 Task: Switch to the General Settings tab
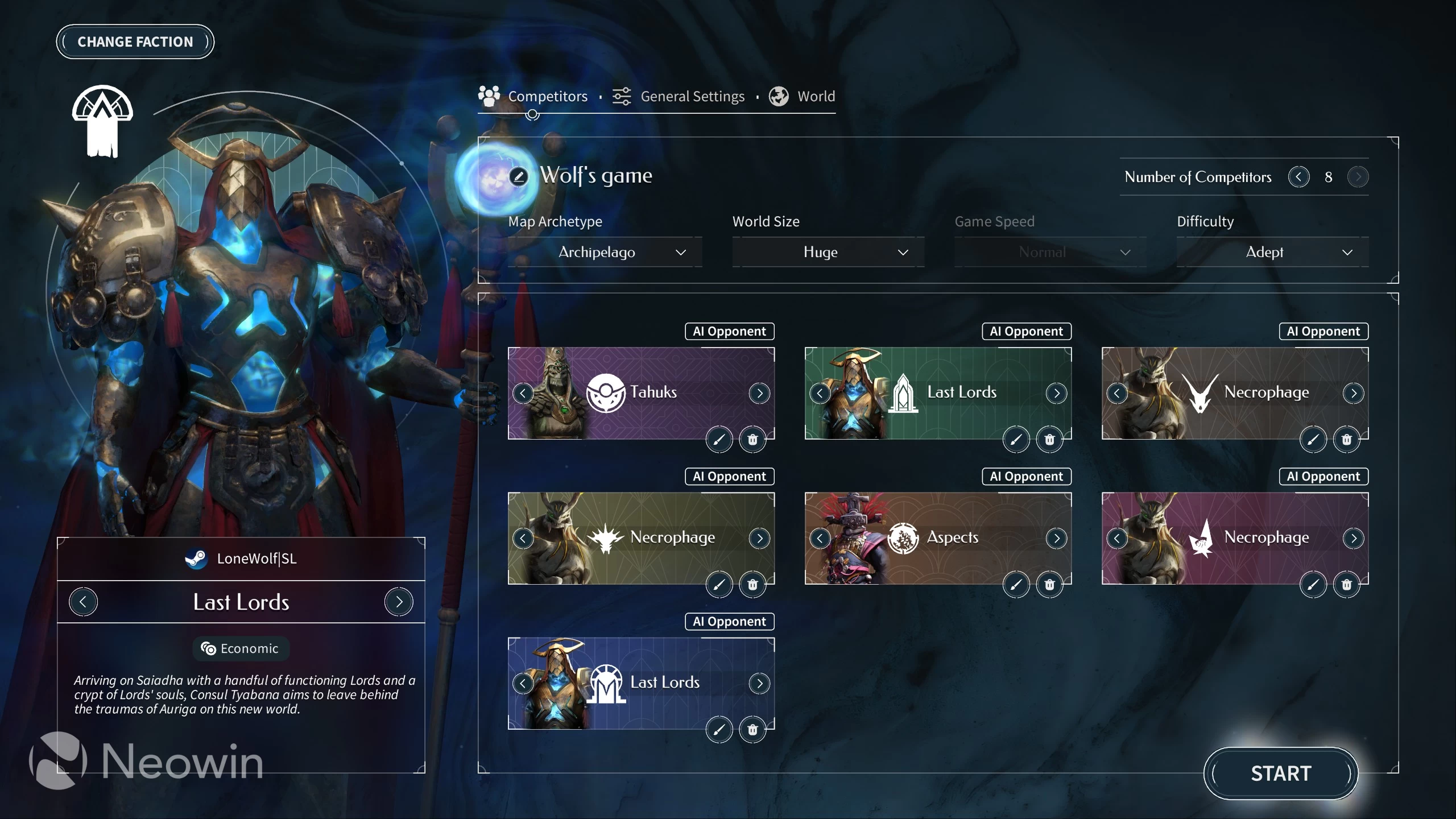[679, 97]
